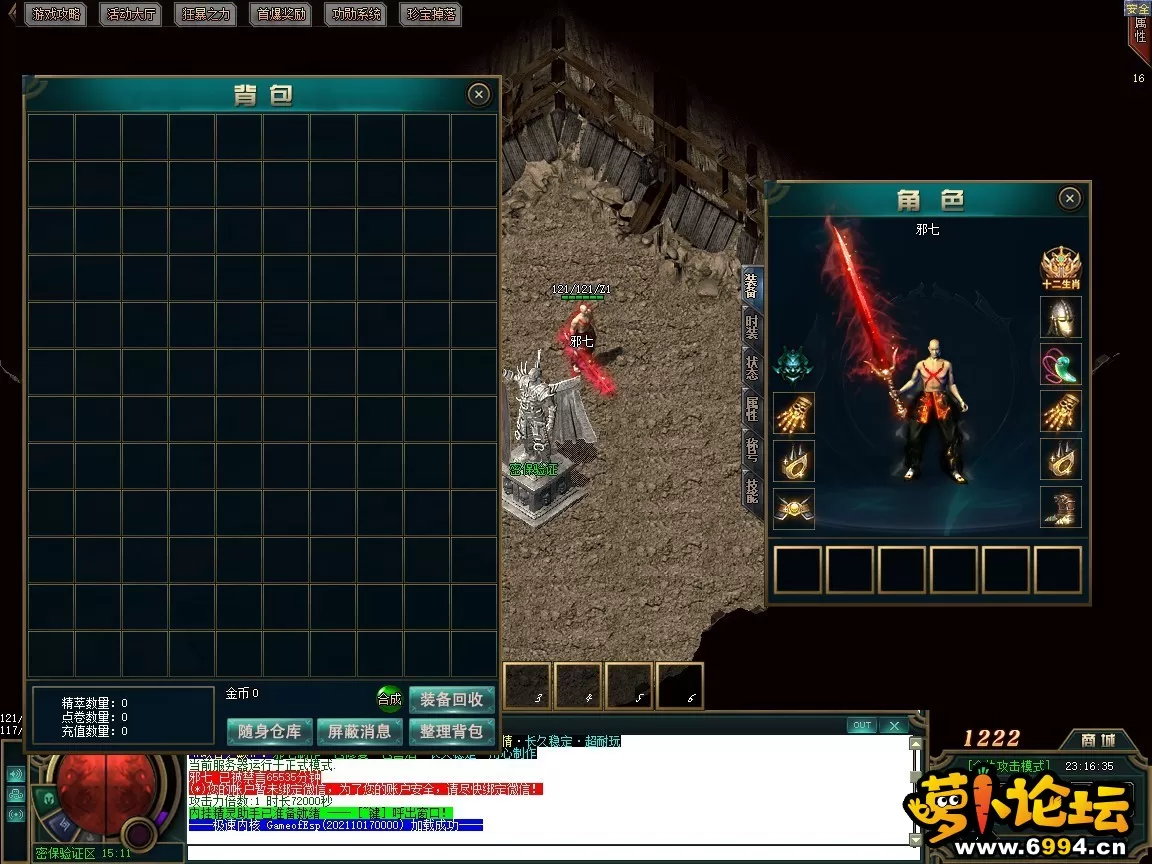The width and height of the screenshot is (1152, 864).
Task: Close the chat panel with X button
Action: coord(894,725)
